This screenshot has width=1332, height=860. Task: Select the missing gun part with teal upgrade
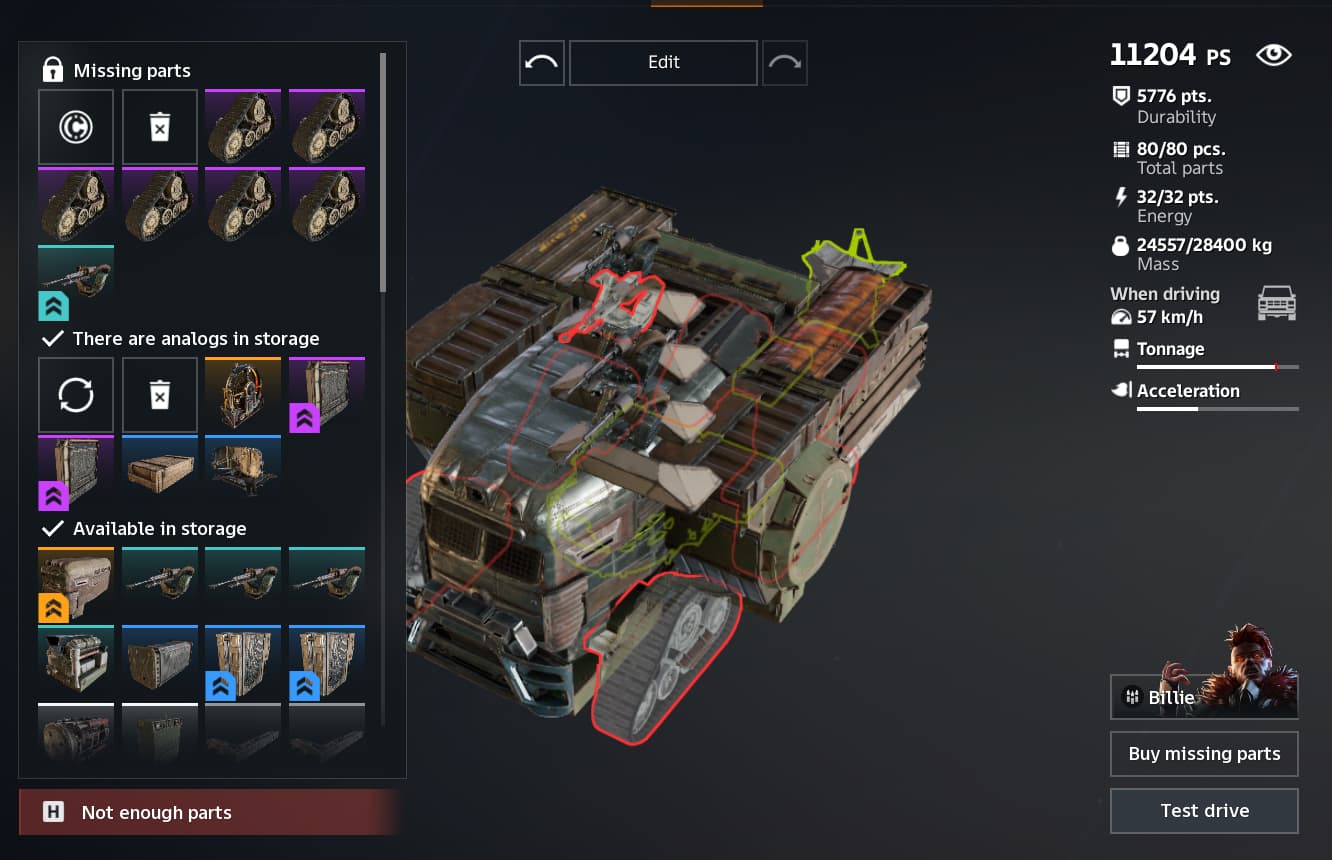[x=76, y=283]
